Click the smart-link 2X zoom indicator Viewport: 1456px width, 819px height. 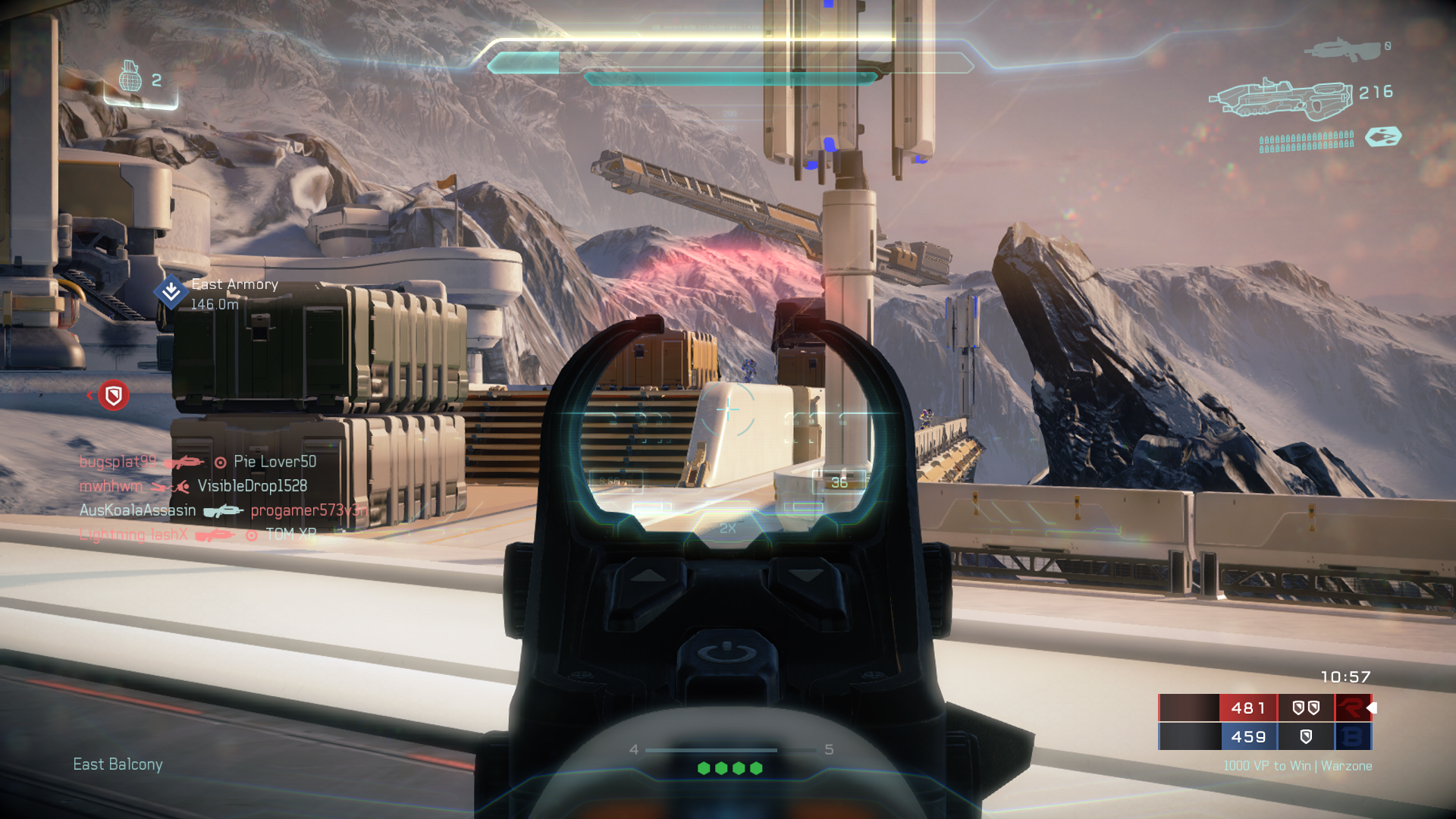pyautogui.click(x=728, y=528)
